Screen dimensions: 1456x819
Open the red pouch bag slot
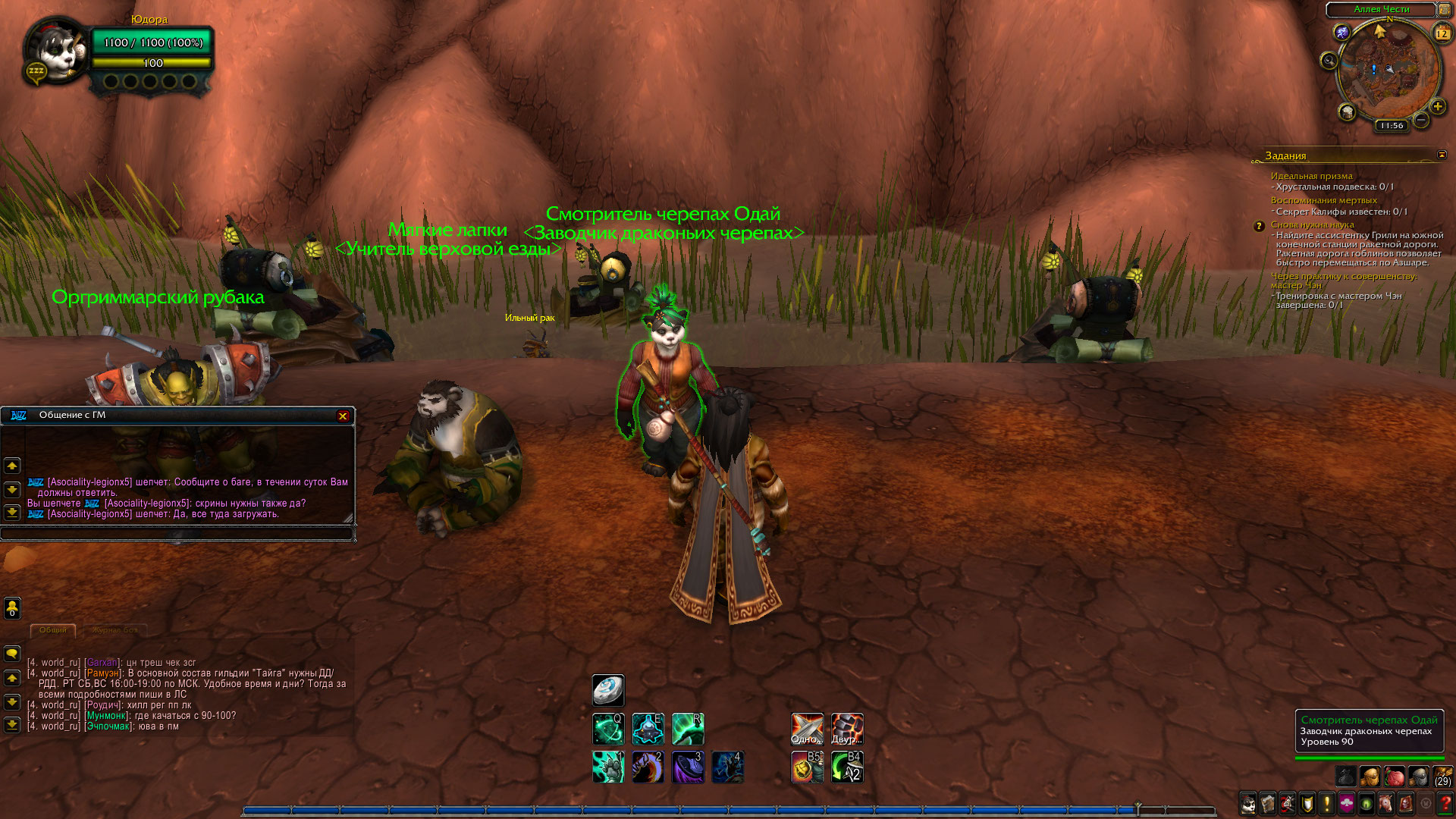click(x=1394, y=777)
